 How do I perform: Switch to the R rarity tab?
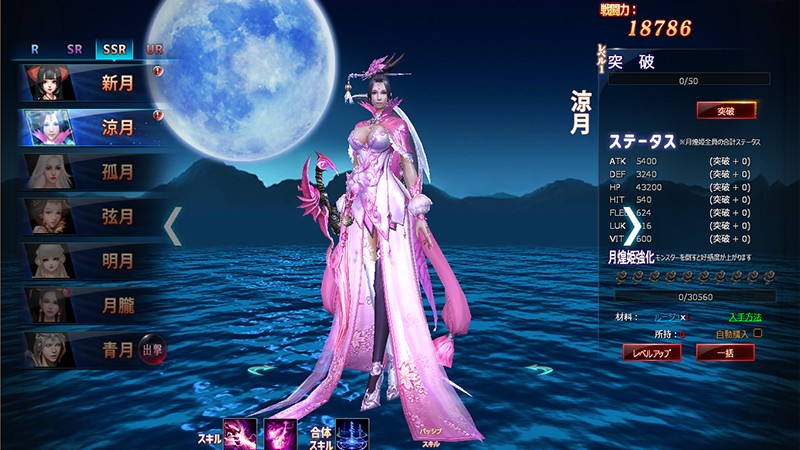(x=35, y=48)
